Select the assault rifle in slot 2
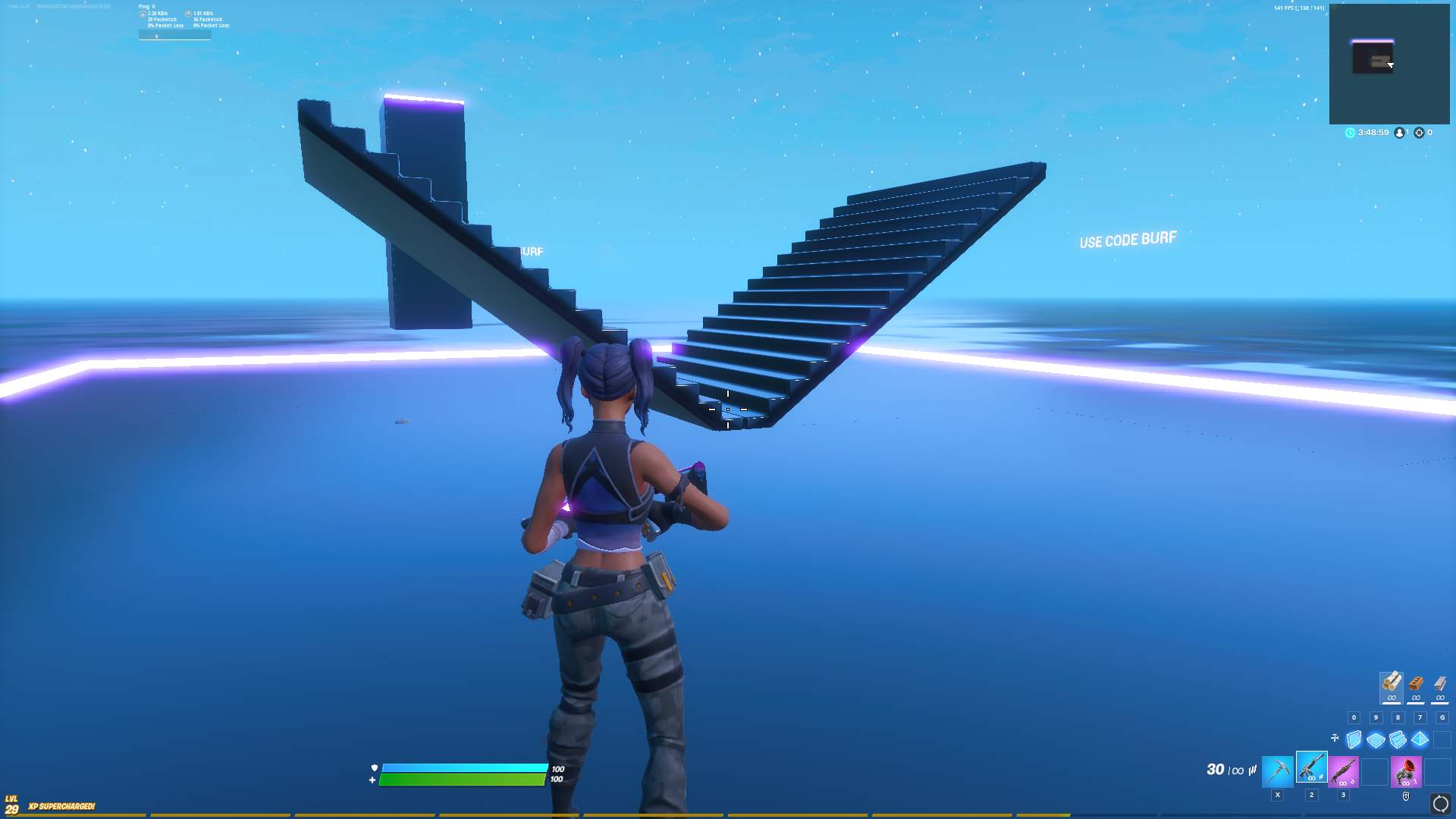 pos(1312,768)
